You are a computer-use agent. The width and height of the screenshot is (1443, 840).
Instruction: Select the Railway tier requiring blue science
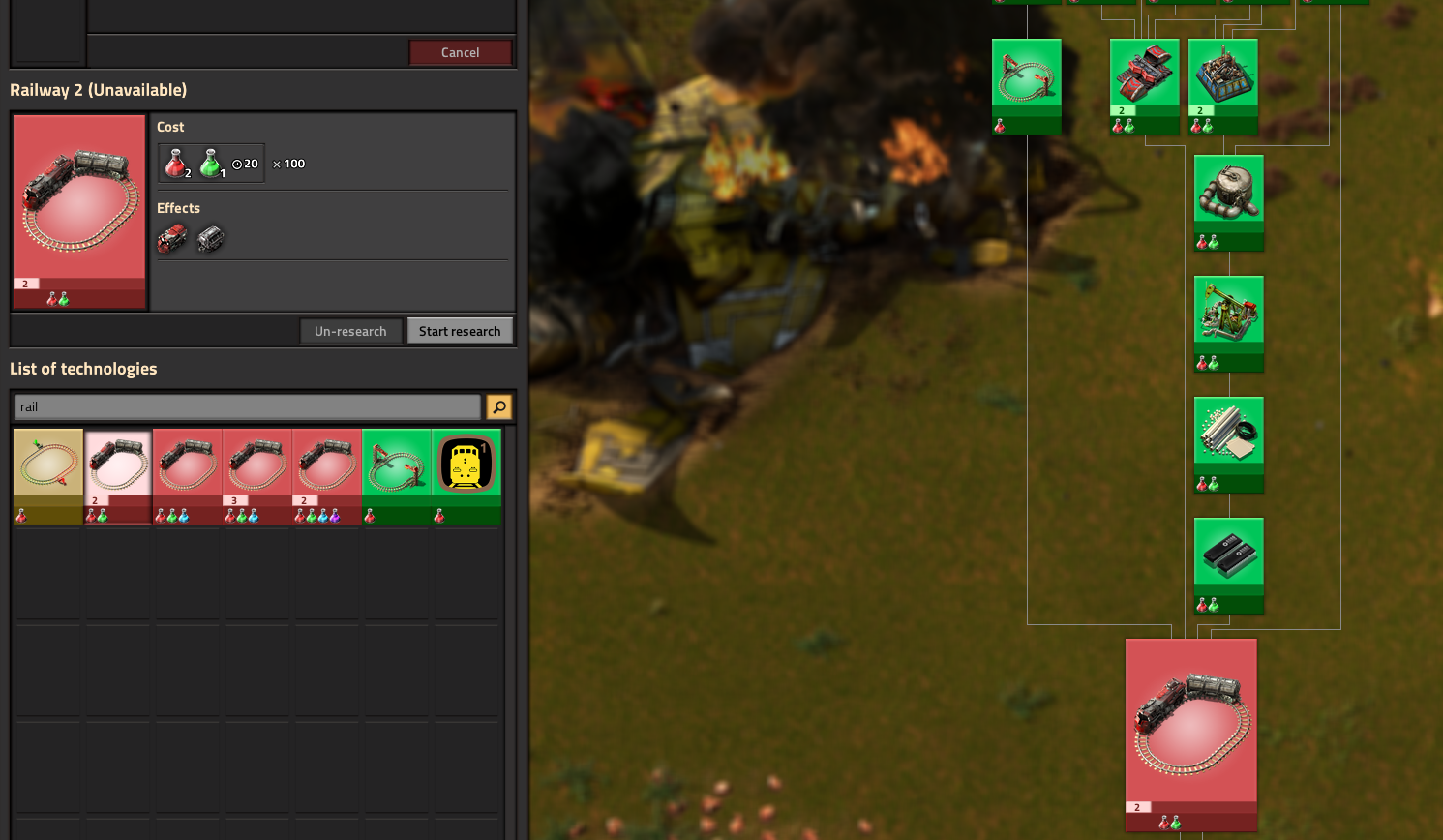pos(187,463)
